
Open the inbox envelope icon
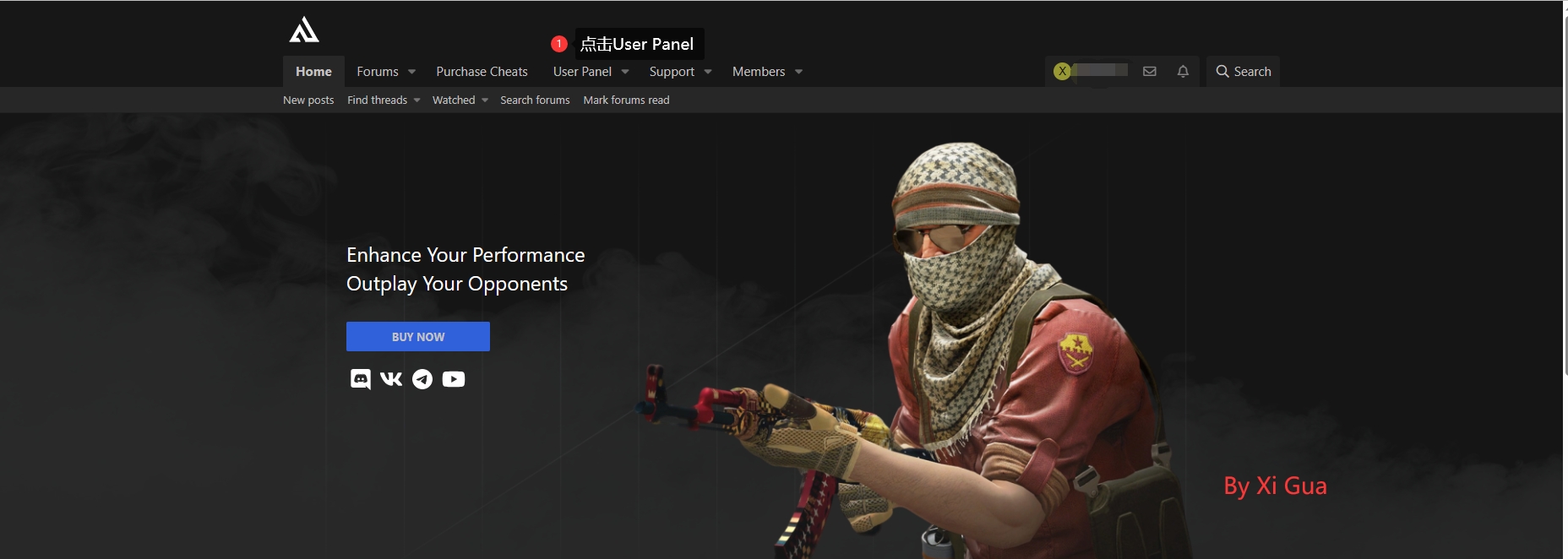coord(1150,72)
